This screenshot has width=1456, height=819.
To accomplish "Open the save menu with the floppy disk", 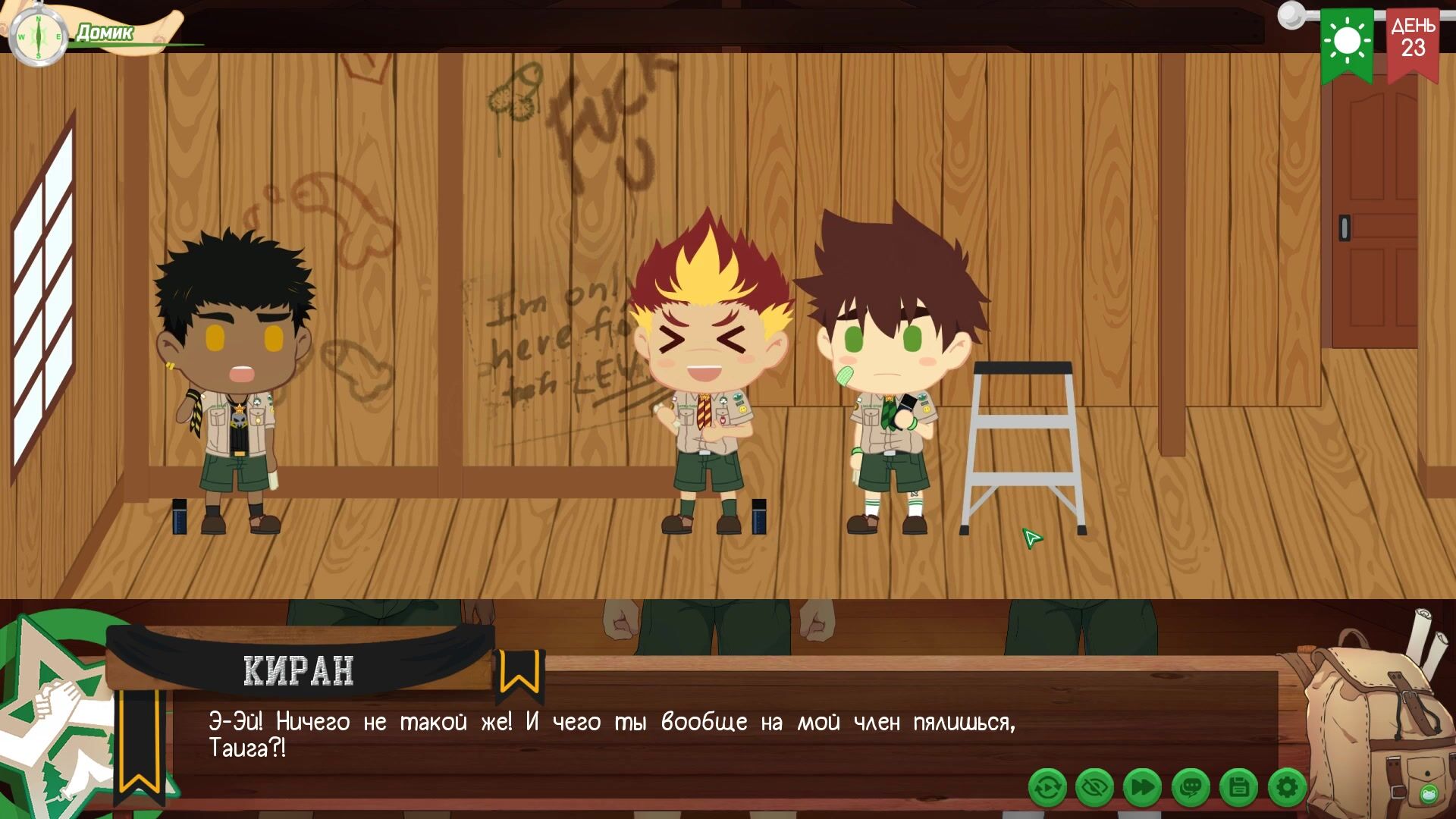I will (1238, 788).
